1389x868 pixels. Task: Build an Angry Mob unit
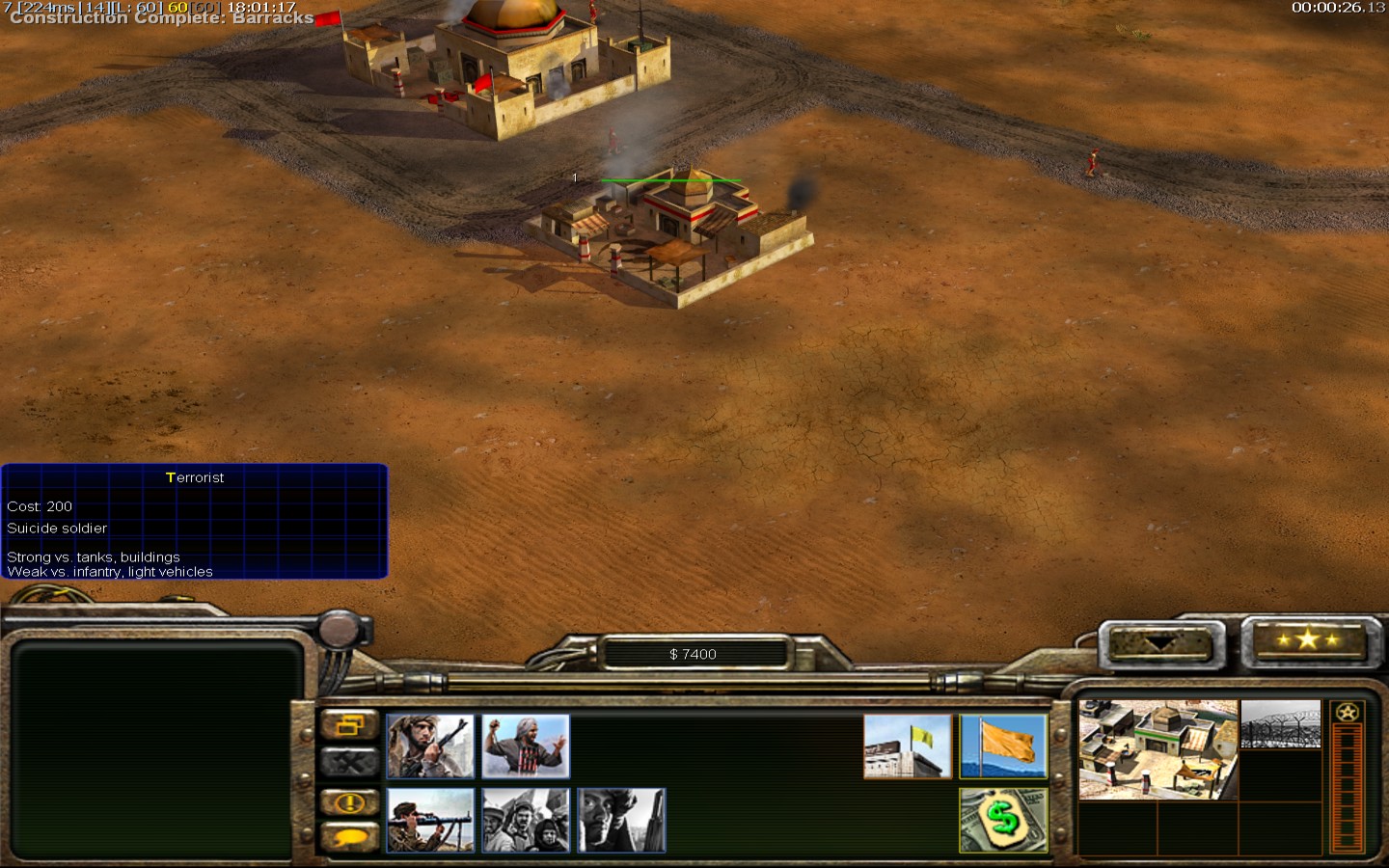(526, 820)
